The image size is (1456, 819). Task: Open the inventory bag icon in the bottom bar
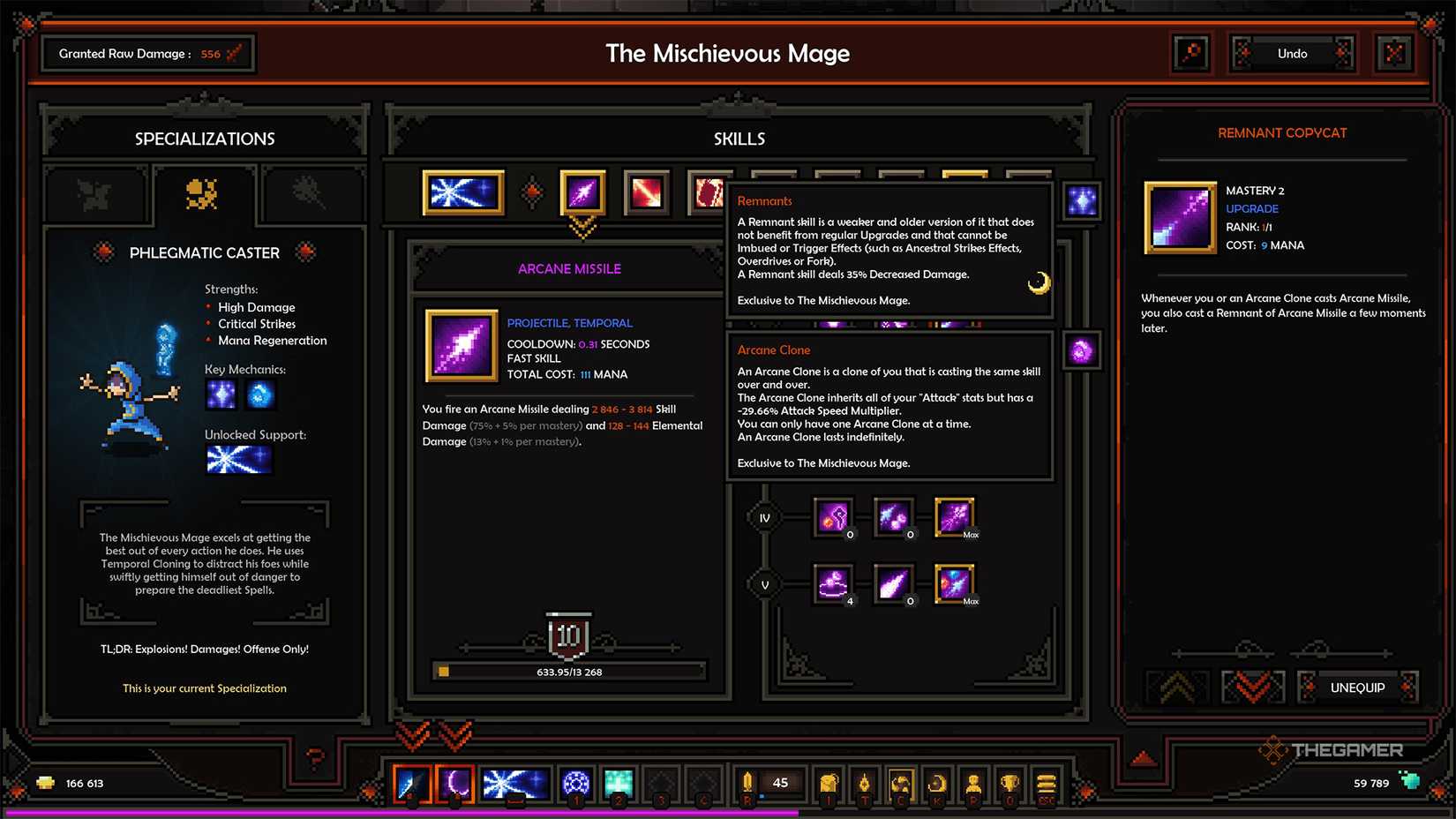pos(829,783)
